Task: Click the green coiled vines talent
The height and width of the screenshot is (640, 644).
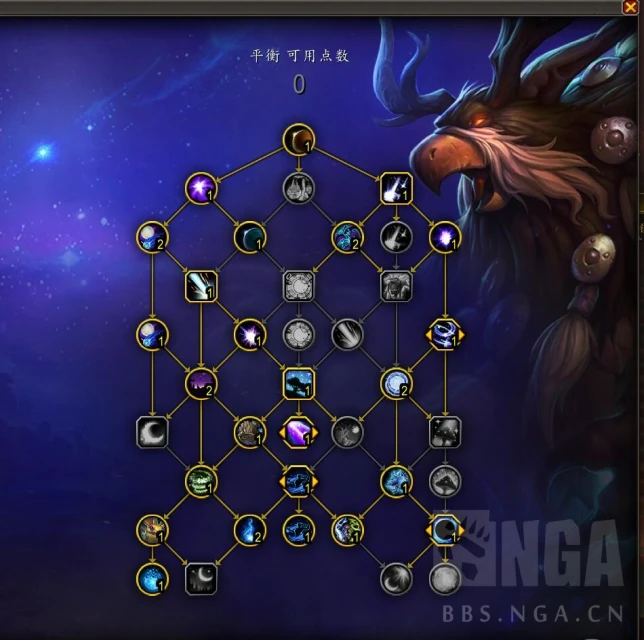Action: 201,481
